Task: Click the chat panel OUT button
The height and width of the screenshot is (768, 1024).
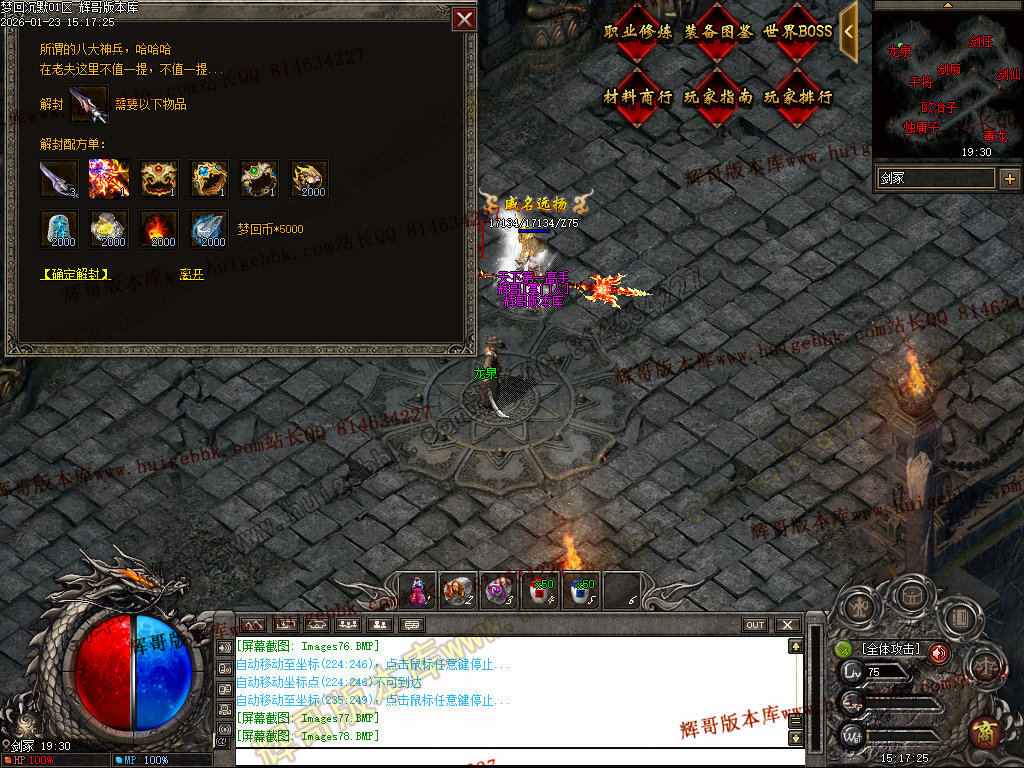Action: point(755,625)
